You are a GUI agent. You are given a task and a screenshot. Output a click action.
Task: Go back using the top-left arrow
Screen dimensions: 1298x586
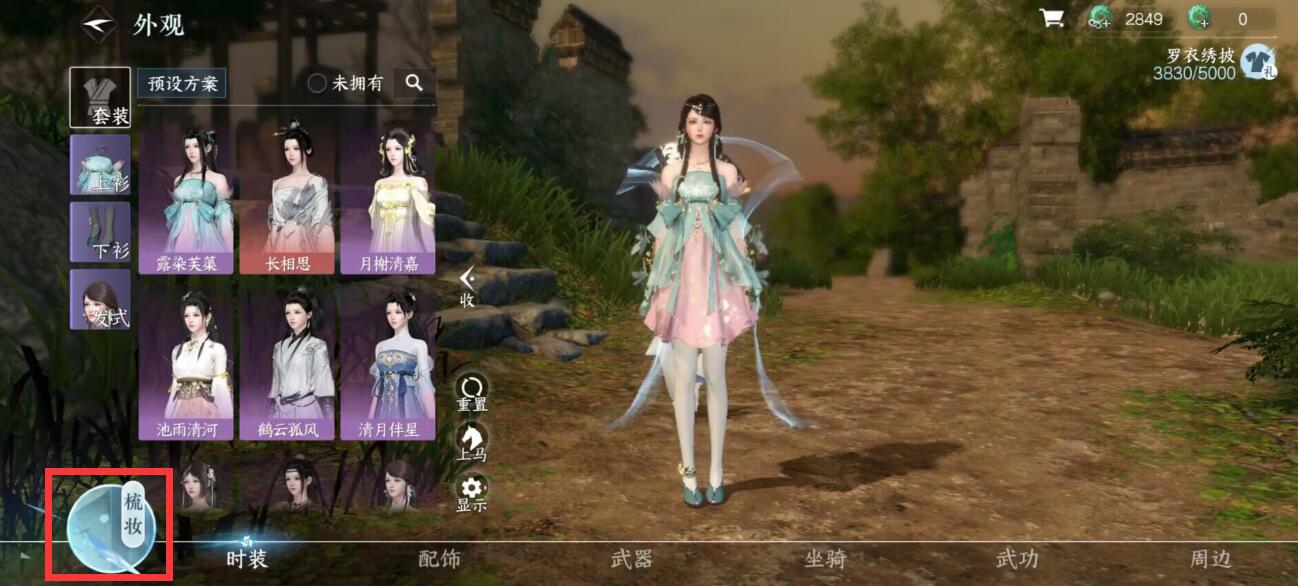tap(99, 23)
